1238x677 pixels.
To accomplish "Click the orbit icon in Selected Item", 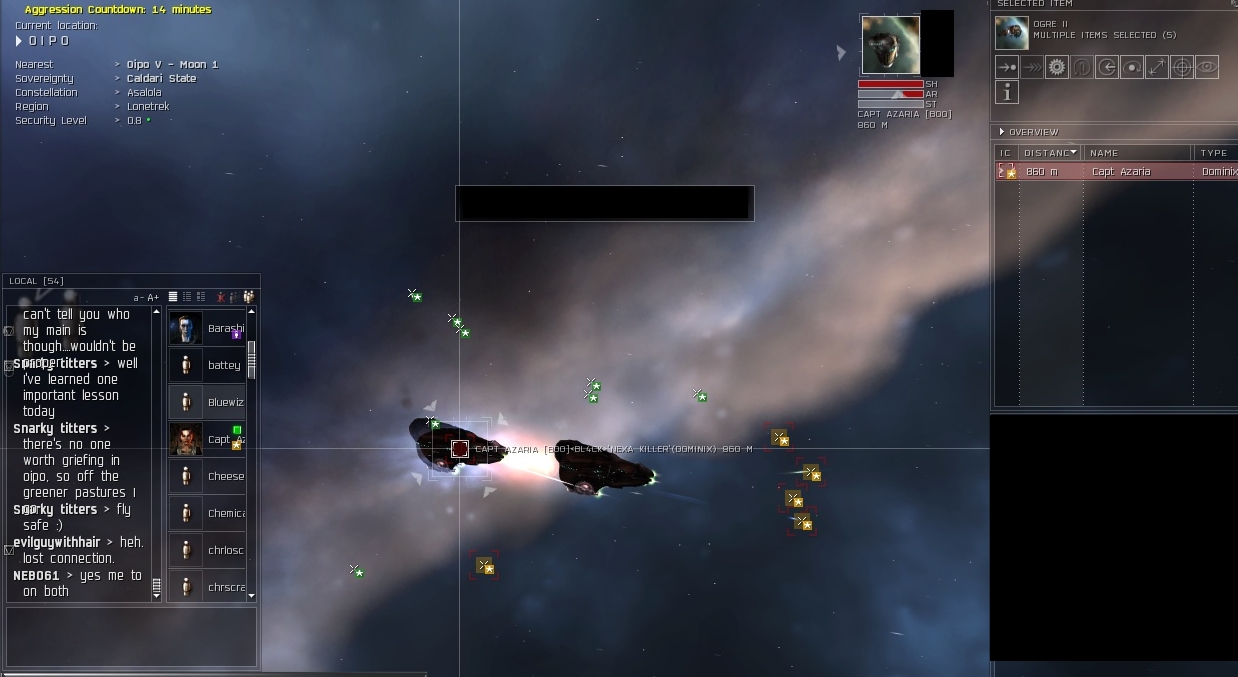I will click(1132, 67).
